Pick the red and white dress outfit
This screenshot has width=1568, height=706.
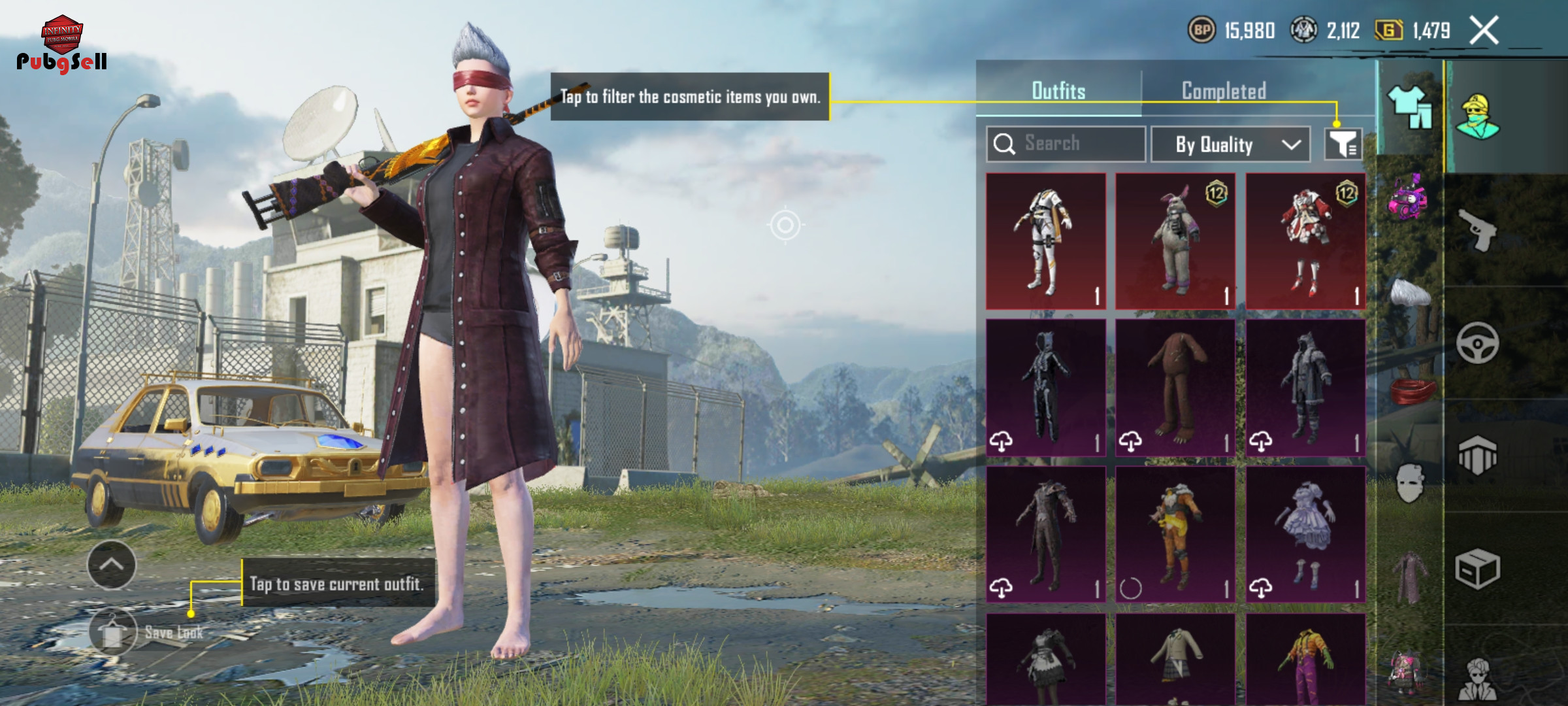pyautogui.click(x=1305, y=241)
